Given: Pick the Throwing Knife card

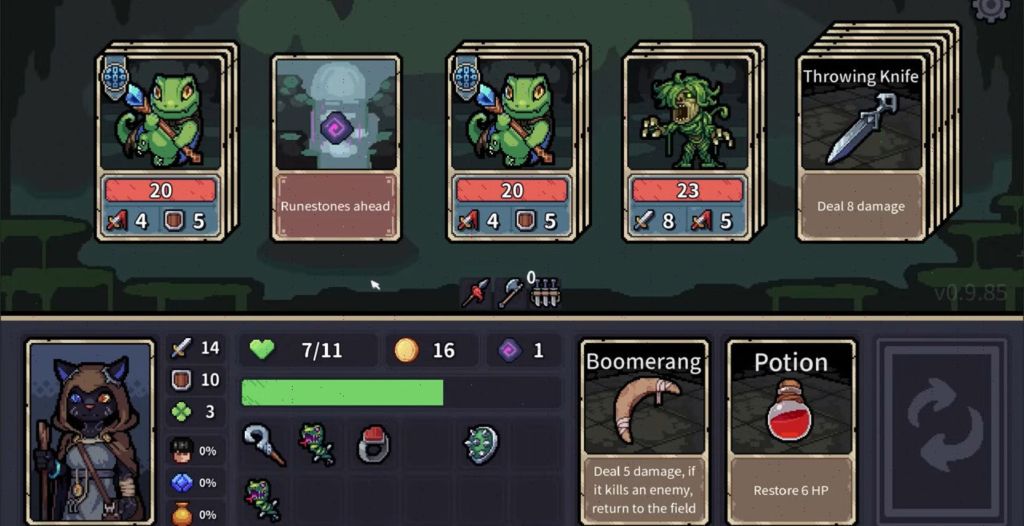Looking at the screenshot, I should (861, 147).
